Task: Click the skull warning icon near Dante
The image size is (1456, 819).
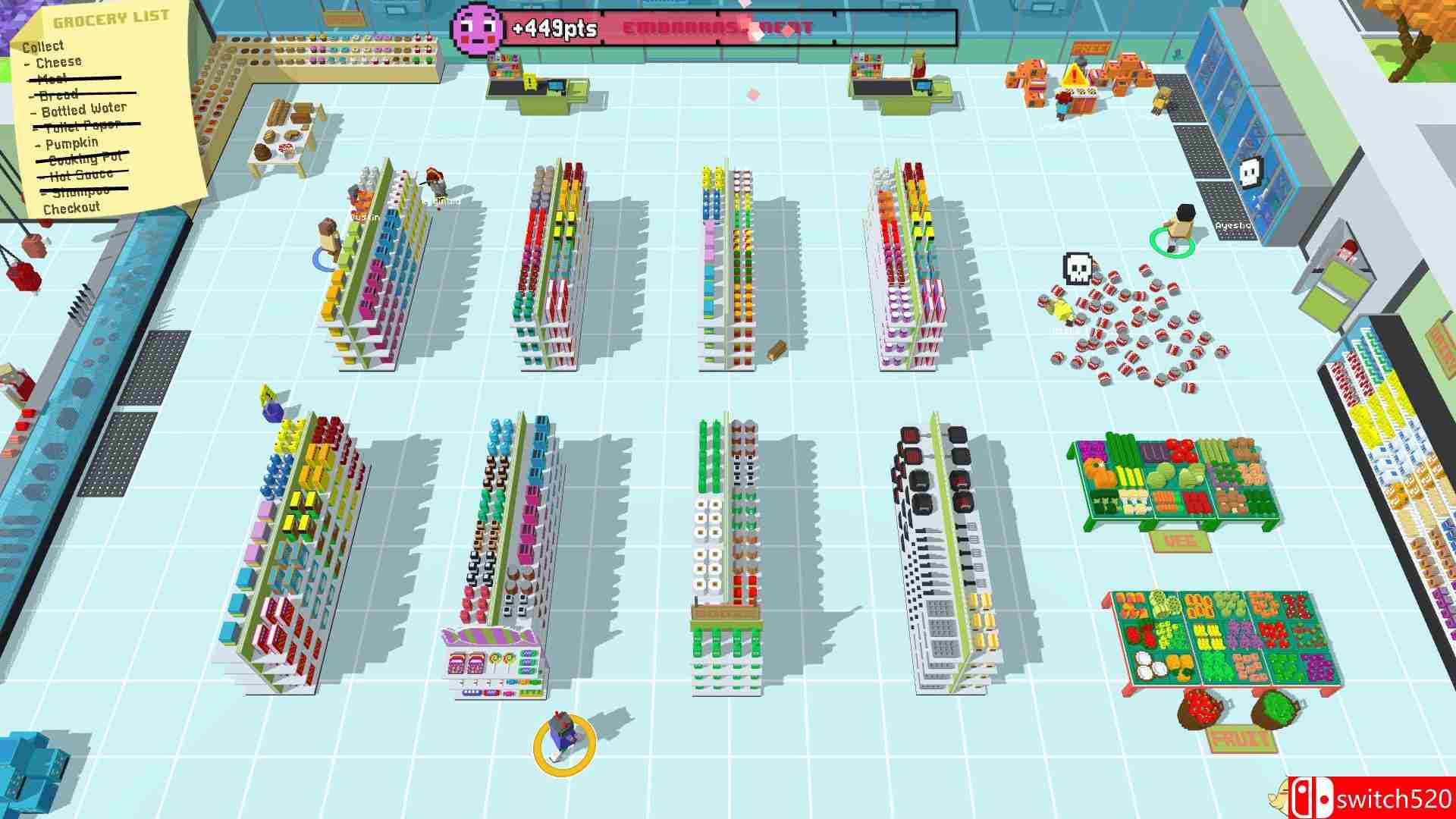Action: click(x=1078, y=269)
